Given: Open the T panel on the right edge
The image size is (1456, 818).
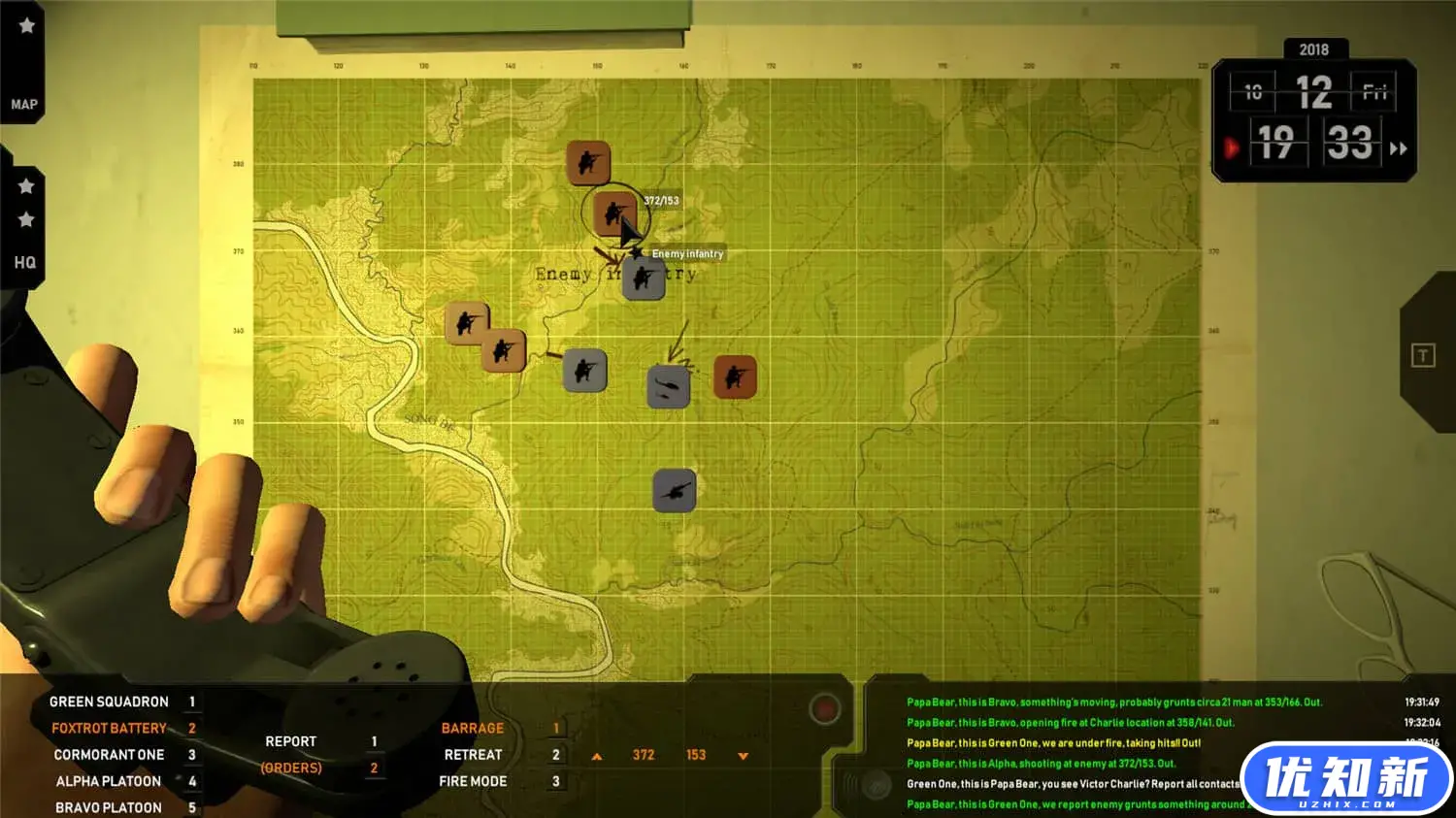Looking at the screenshot, I should 1422,356.
